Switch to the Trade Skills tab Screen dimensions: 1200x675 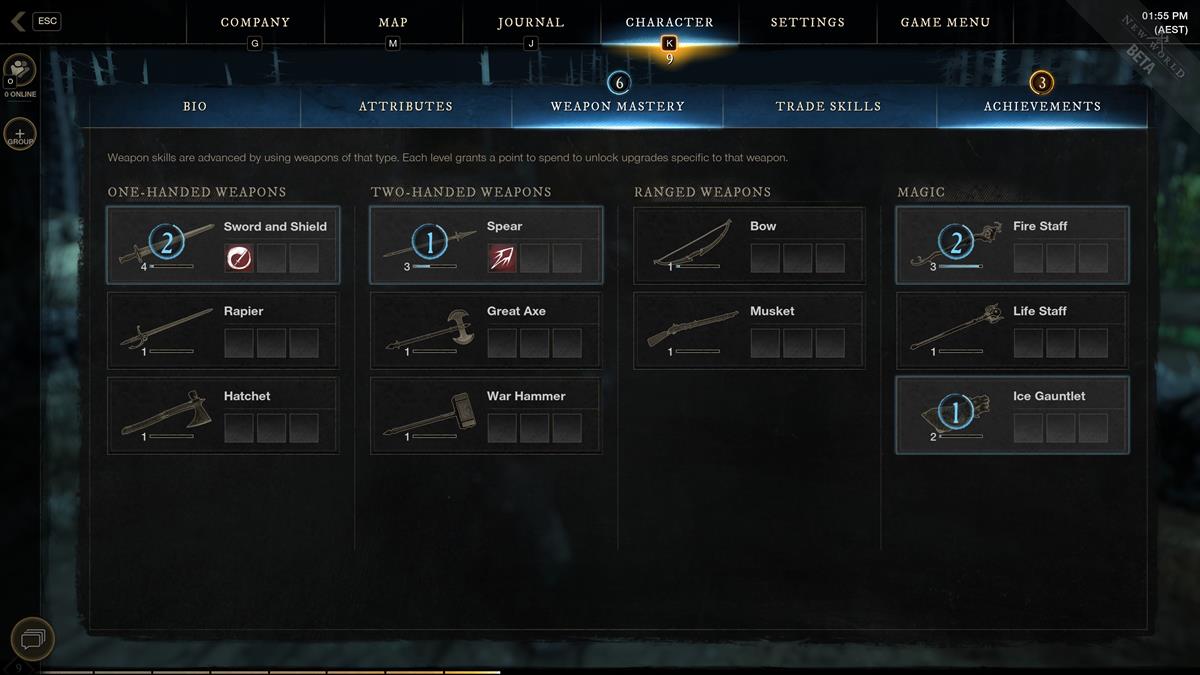[829, 106]
